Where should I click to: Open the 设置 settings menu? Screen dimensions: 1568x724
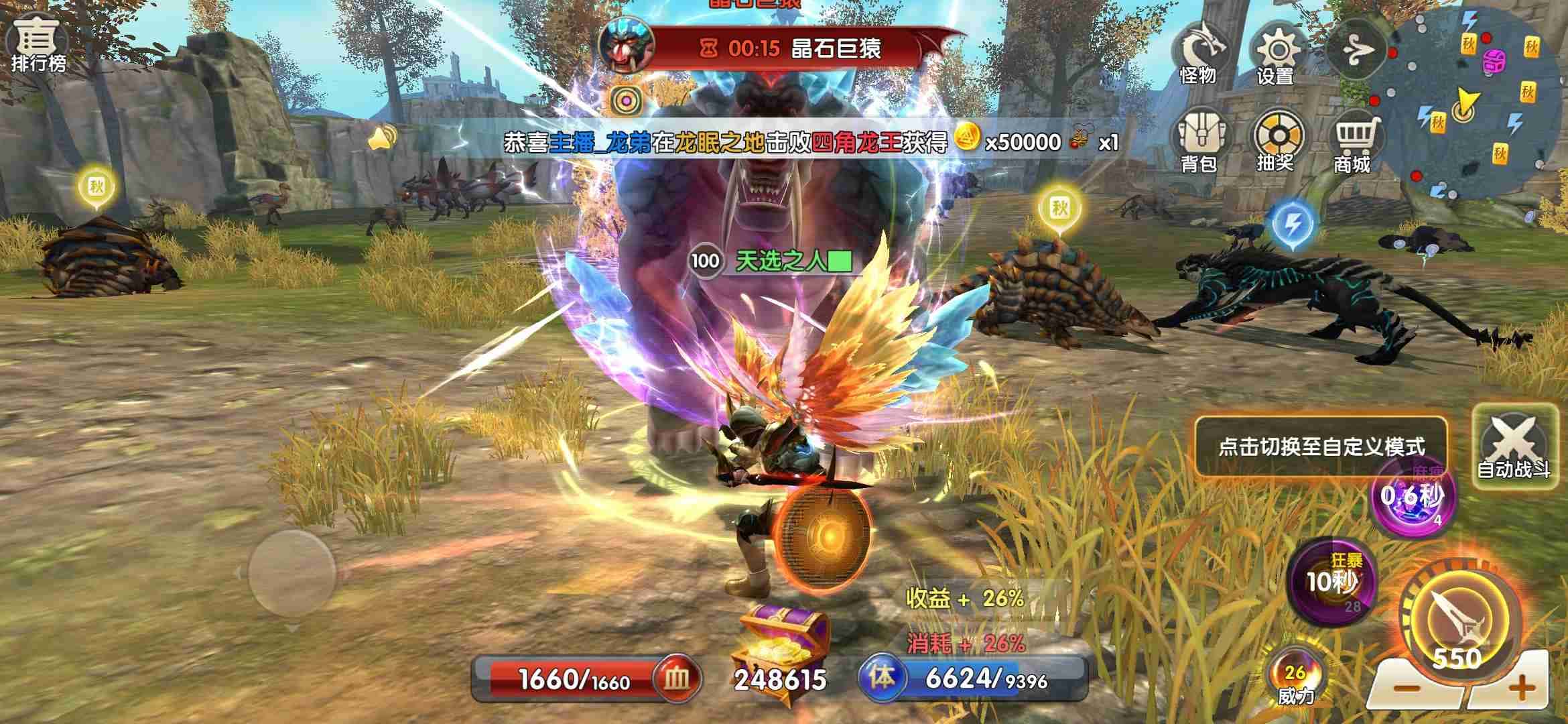pyautogui.click(x=1275, y=54)
